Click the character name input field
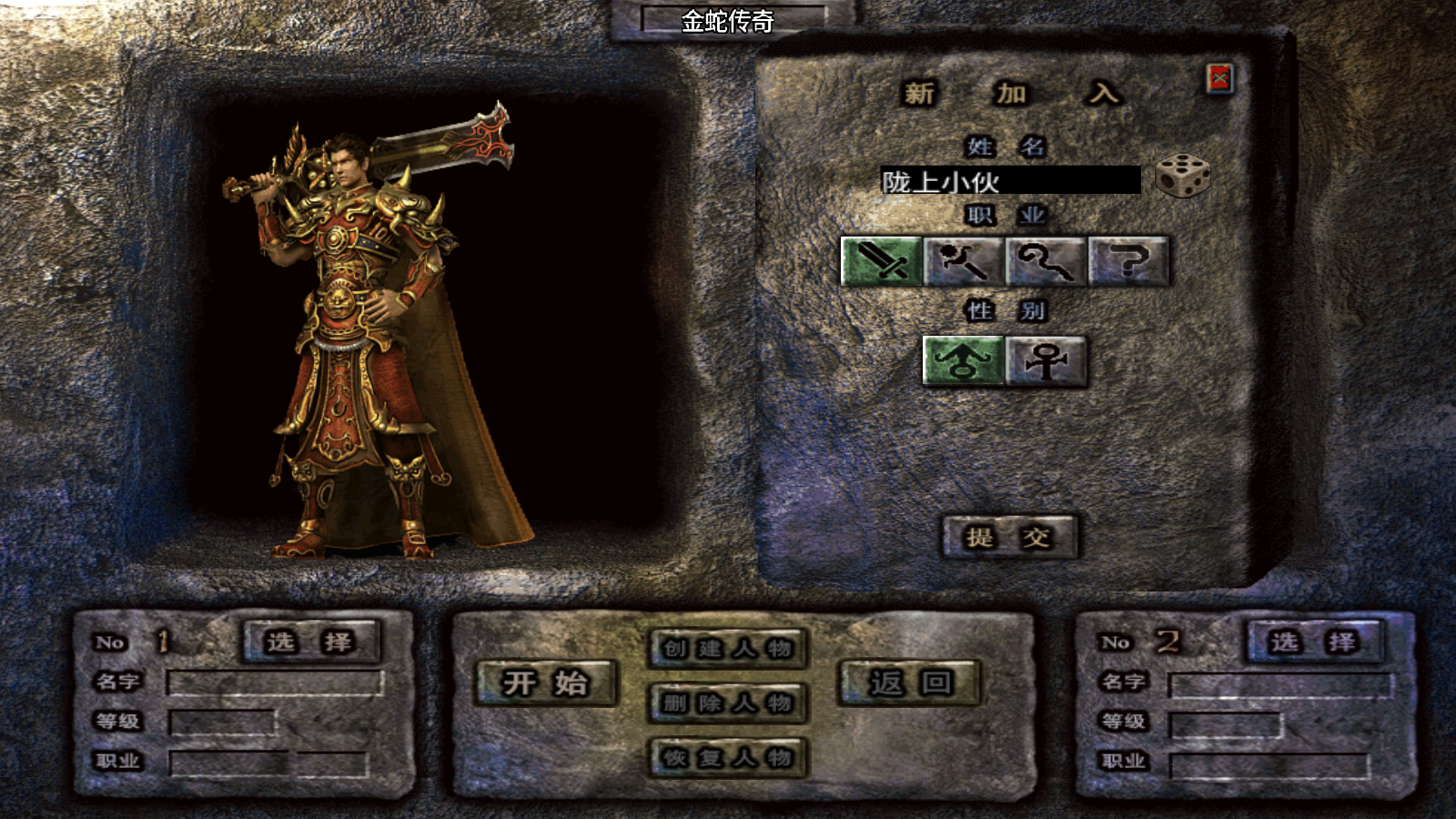The width and height of the screenshot is (1456, 819). coord(1010,180)
